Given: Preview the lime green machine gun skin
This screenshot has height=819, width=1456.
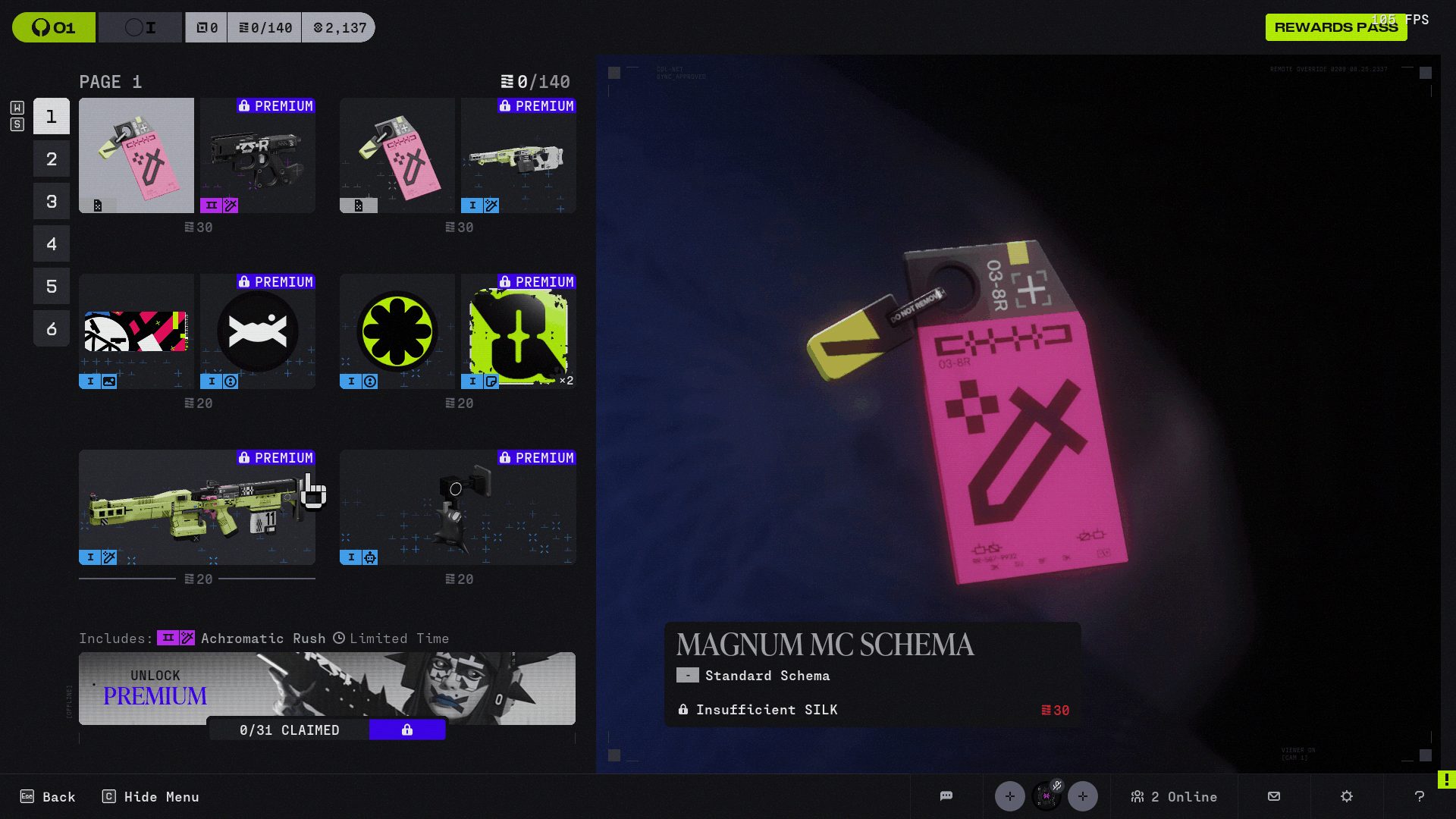Looking at the screenshot, I should [x=197, y=507].
